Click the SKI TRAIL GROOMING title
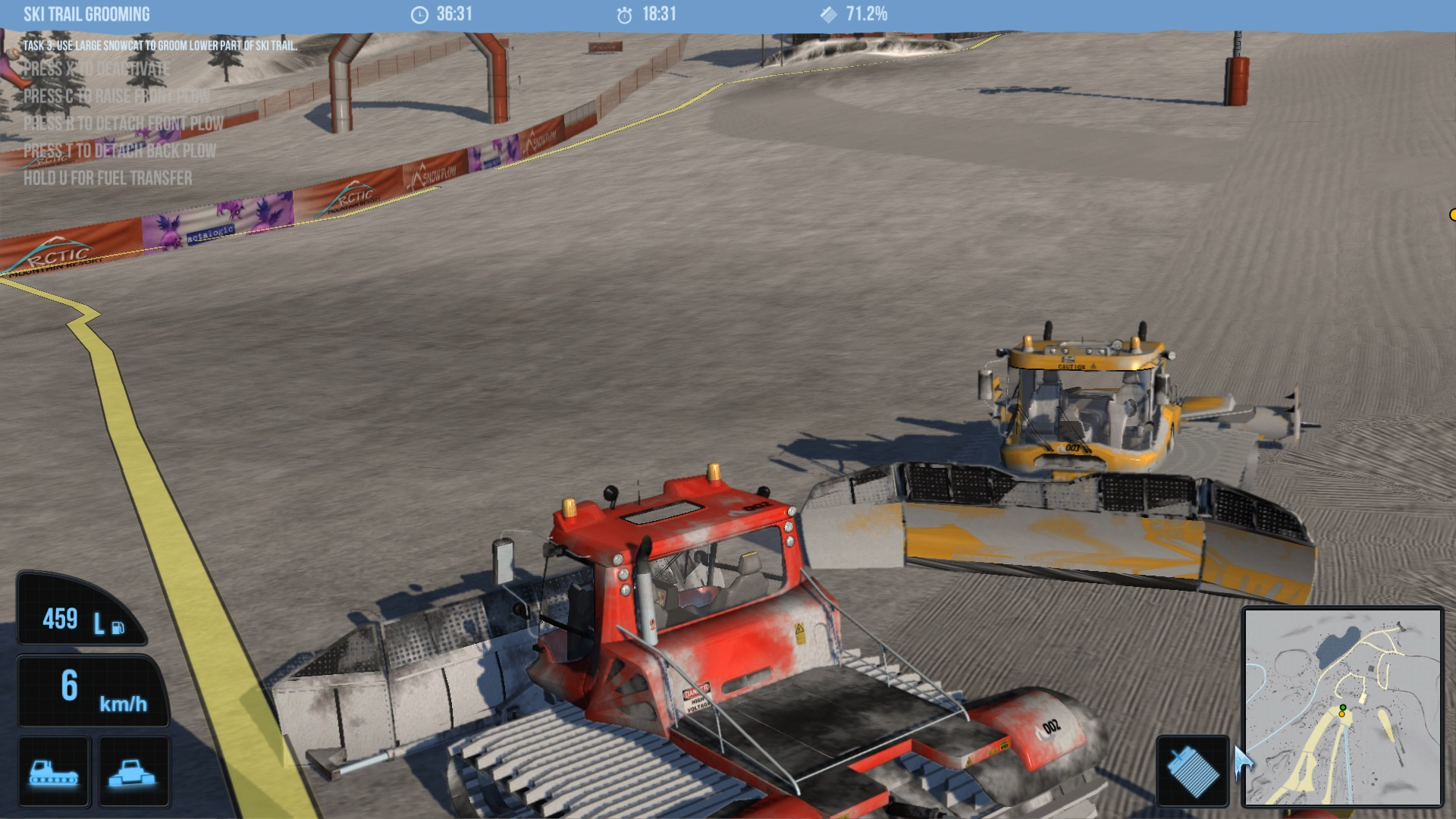 (x=86, y=14)
